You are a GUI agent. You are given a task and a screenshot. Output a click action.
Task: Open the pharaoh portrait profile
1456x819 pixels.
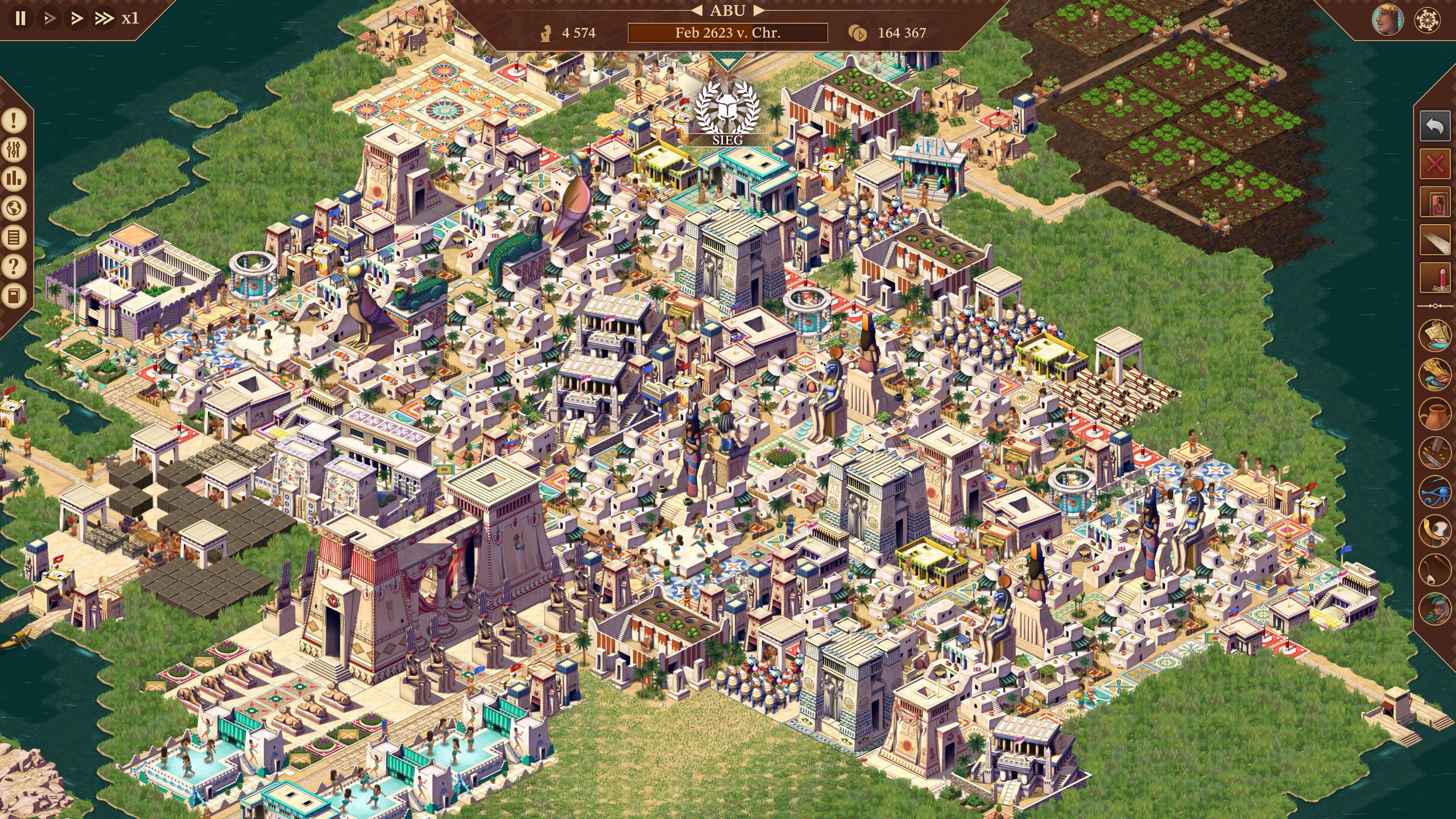(1387, 20)
